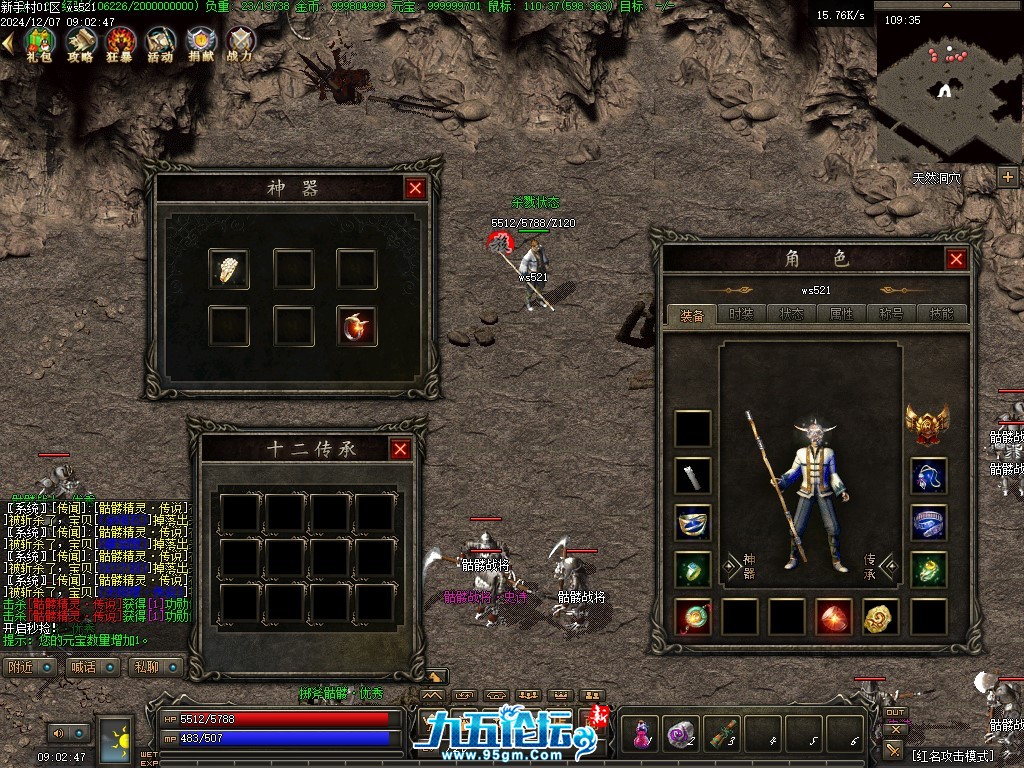Select the white claw artifact slot
This screenshot has height=768, width=1024.
click(x=229, y=269)
